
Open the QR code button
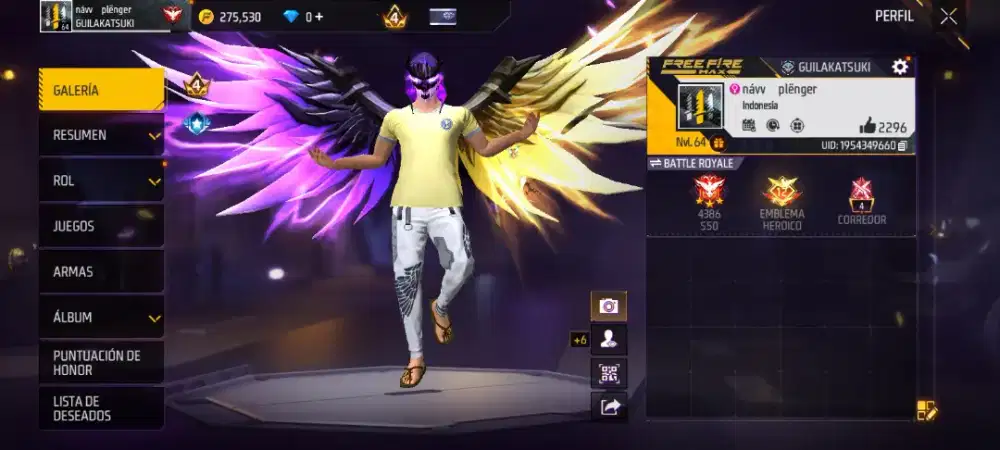[x=608, y=373]
